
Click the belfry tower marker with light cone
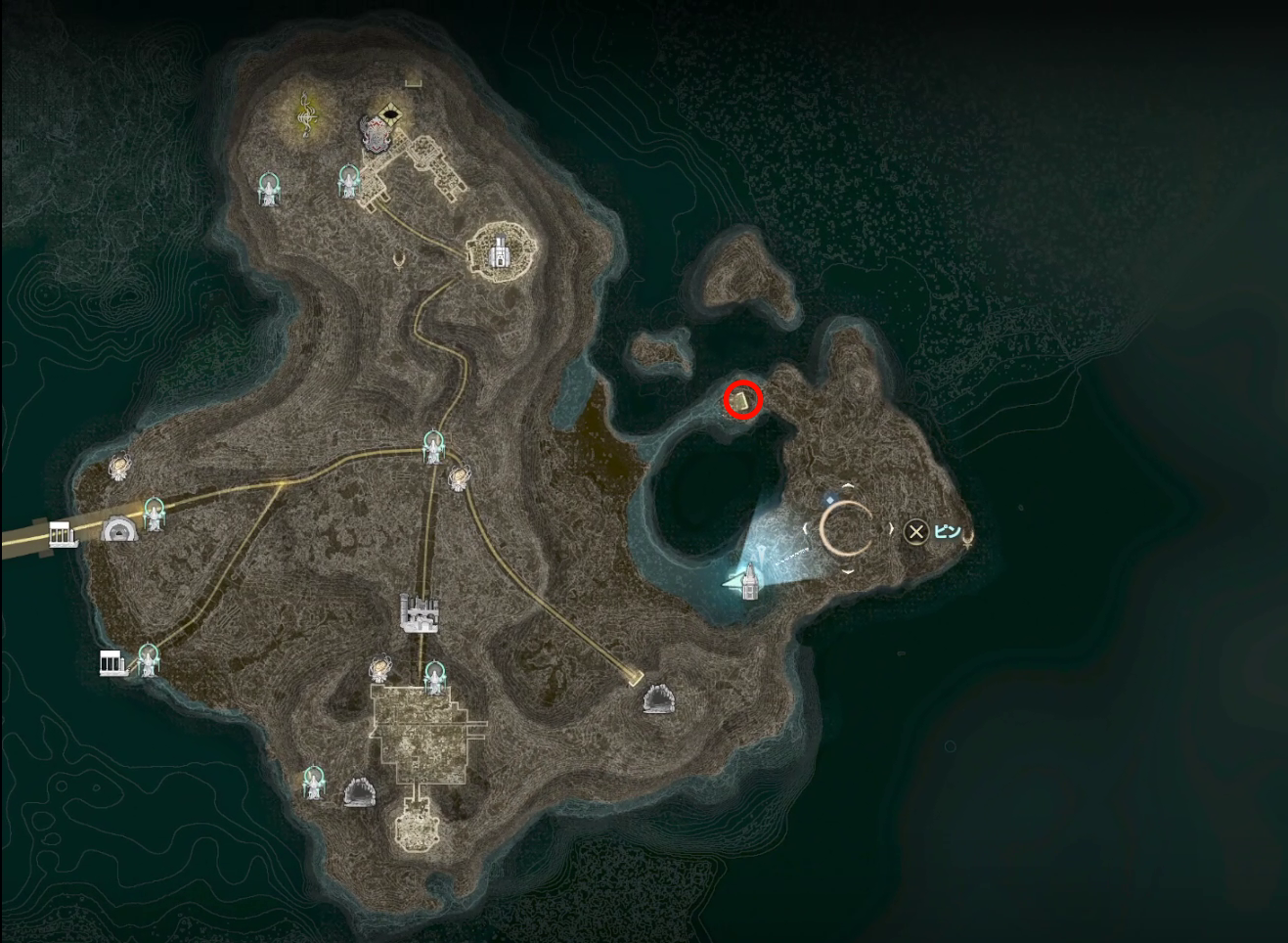pyautogui.click(x=750, y=579)
